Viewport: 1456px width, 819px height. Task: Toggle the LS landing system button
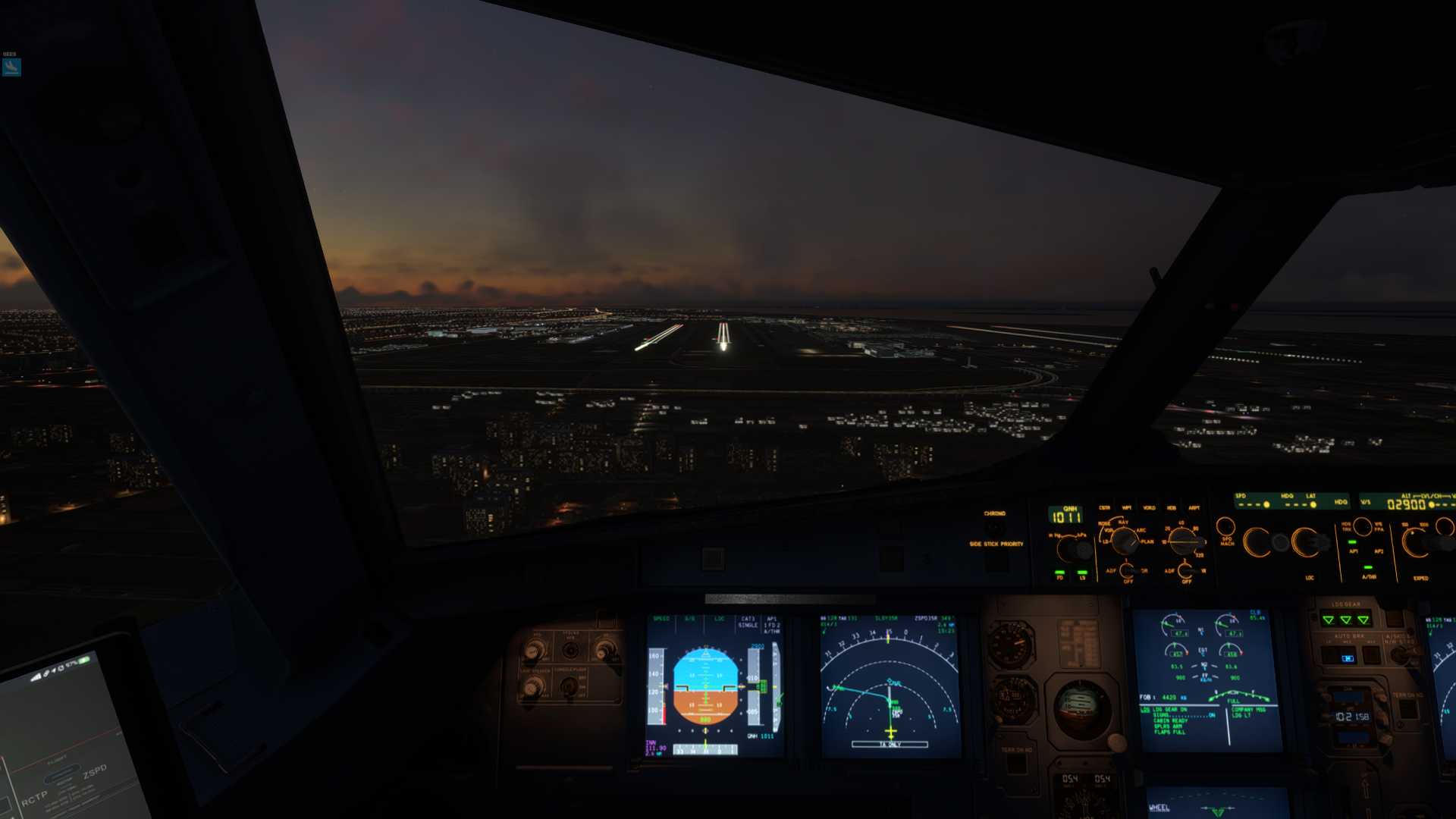pyautogui.click(x=1082, y=573)
